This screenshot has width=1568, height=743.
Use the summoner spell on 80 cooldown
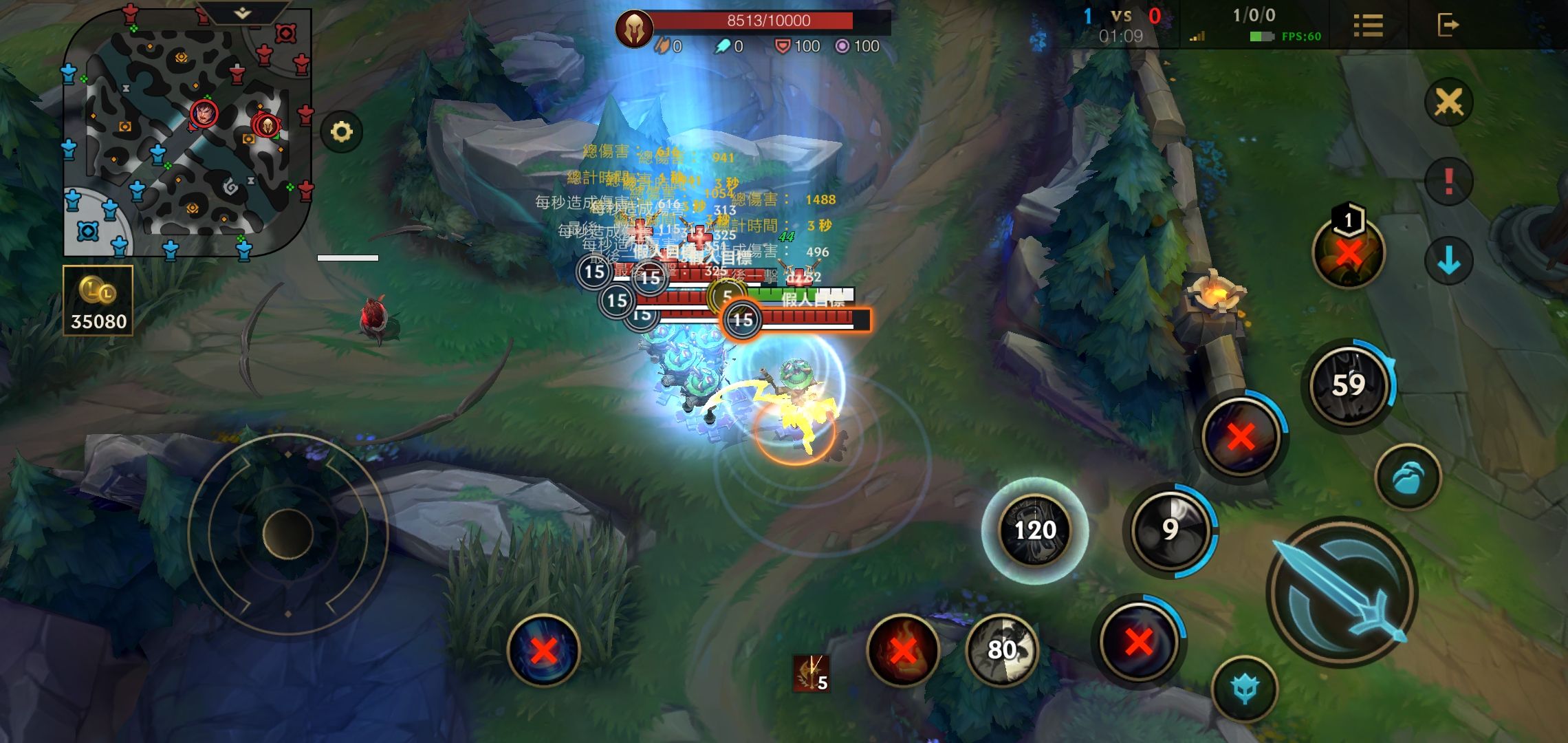point(1003,649)
